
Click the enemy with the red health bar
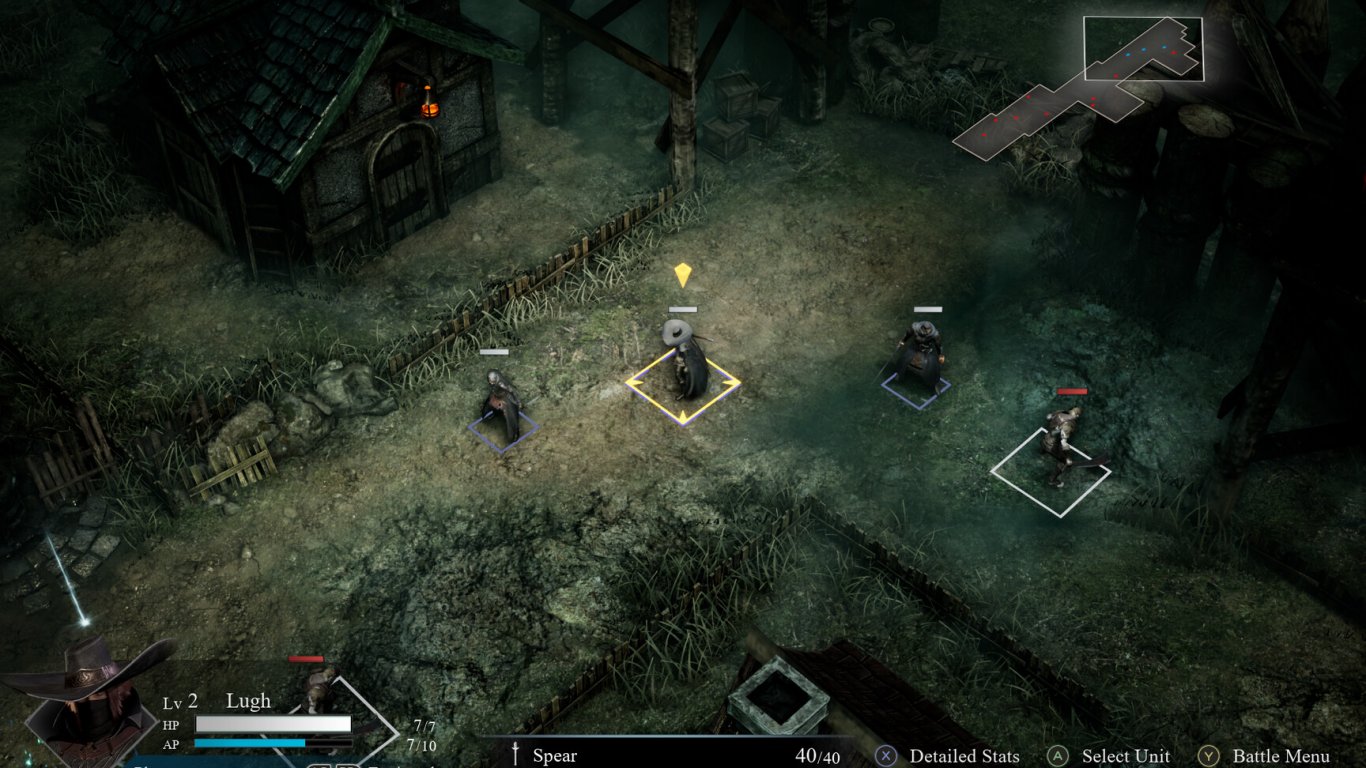tap(1060, 440)
